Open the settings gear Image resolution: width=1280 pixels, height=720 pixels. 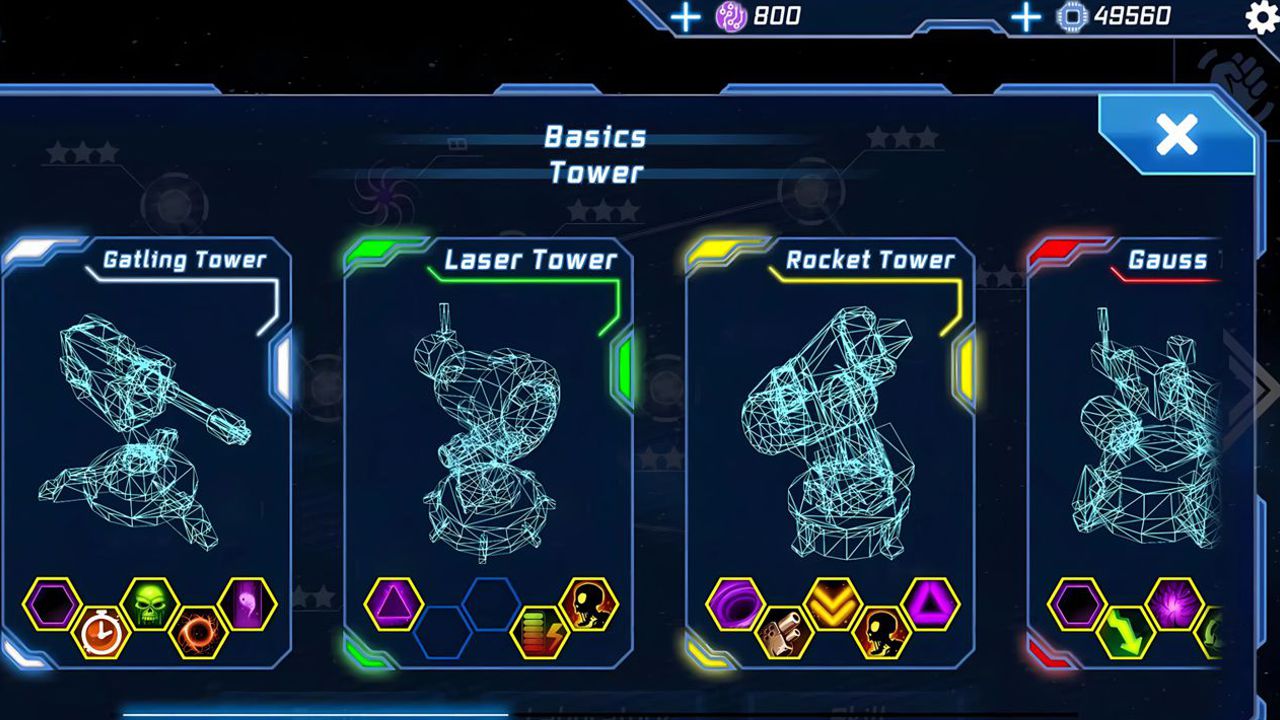(1263, 17)
